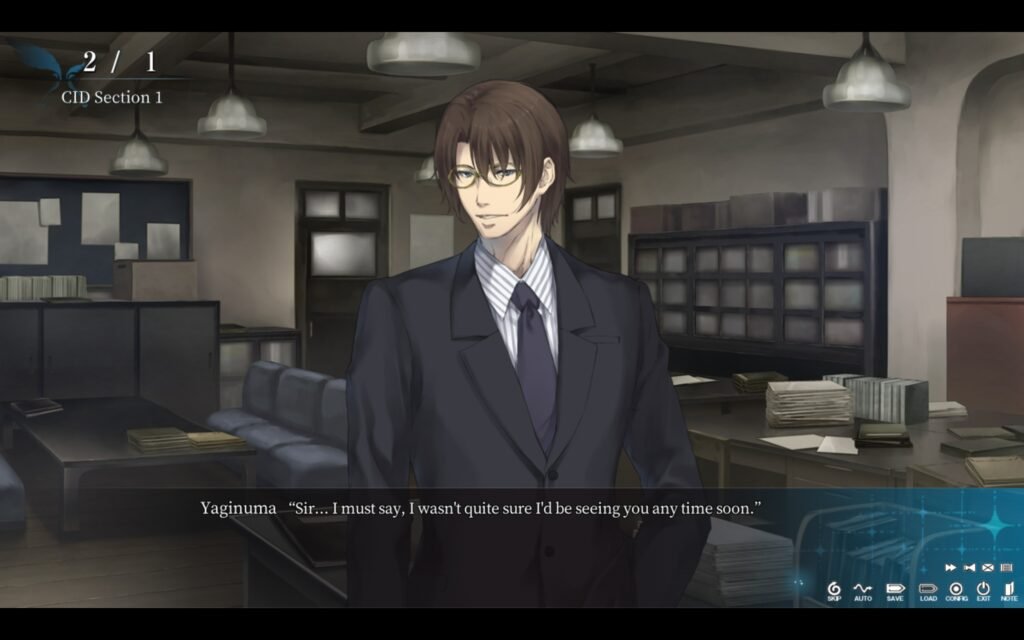Turn on Auto mode
This screenshot has height=640, width=1024.
862,590
